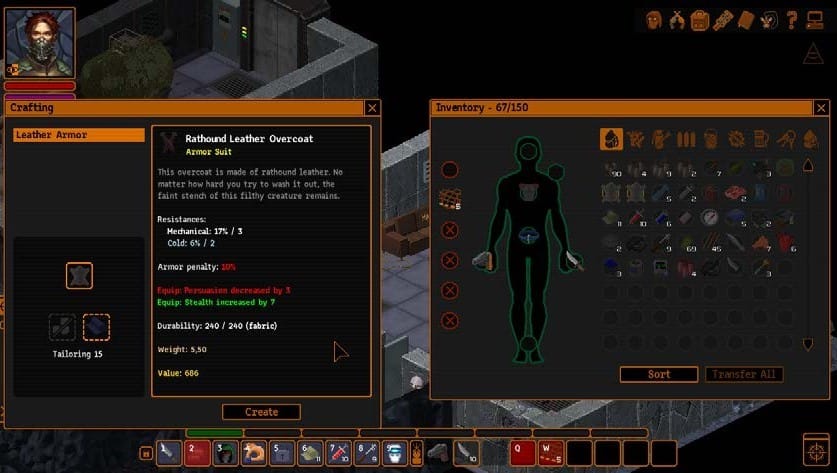Use the syringe item in hotbar slot 7

tap(339, 453)
